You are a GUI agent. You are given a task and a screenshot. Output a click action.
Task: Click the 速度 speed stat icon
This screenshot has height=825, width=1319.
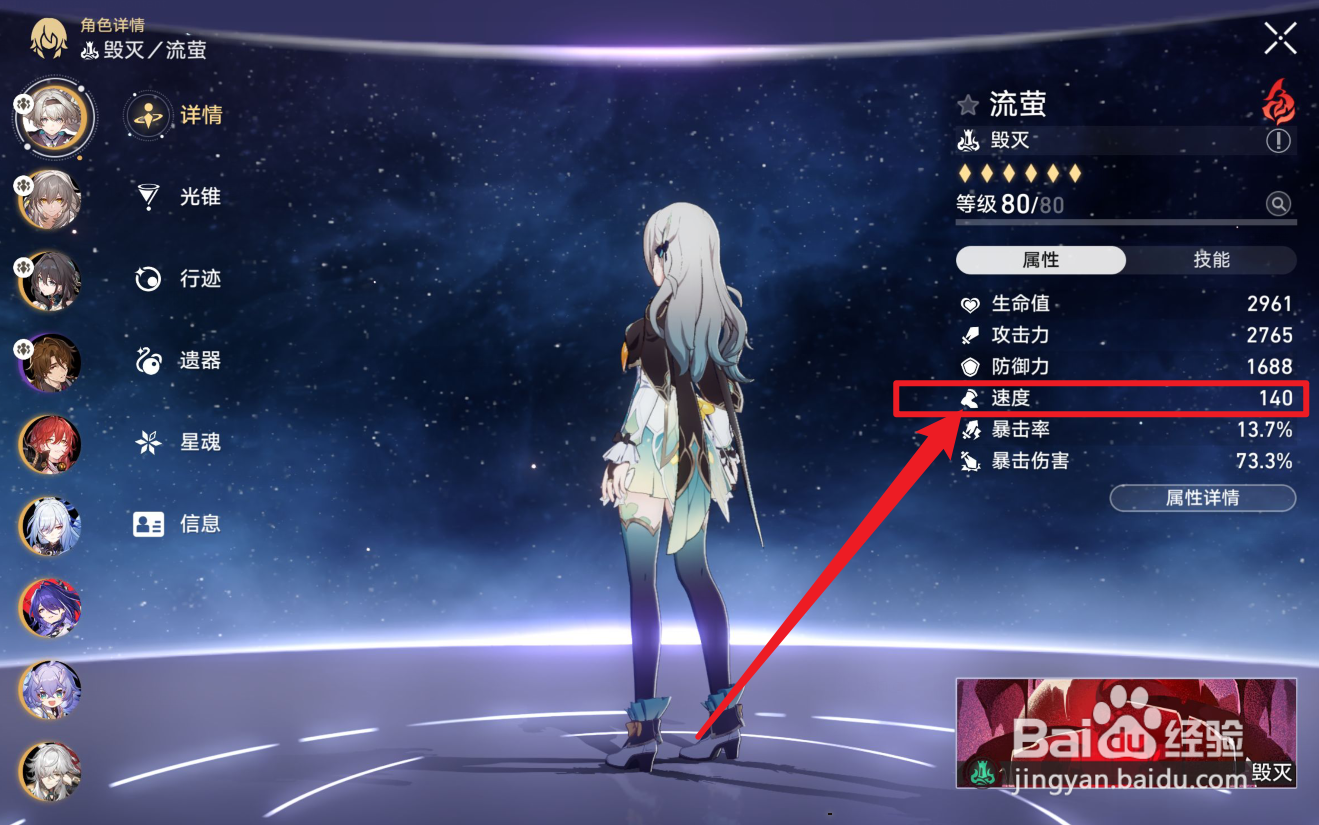pos(968,398)
